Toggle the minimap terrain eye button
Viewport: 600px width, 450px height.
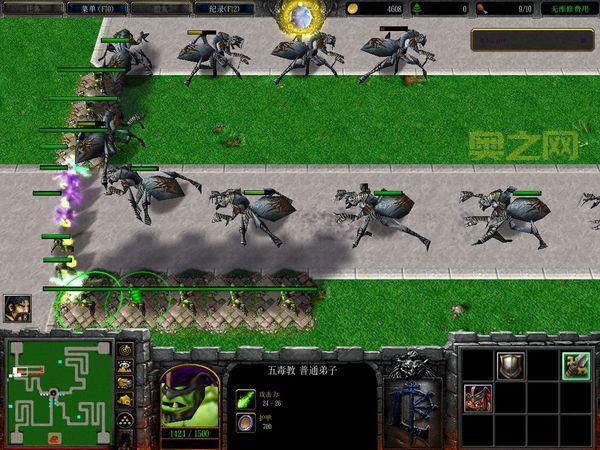pyautogui.click(x=126, y=367)
